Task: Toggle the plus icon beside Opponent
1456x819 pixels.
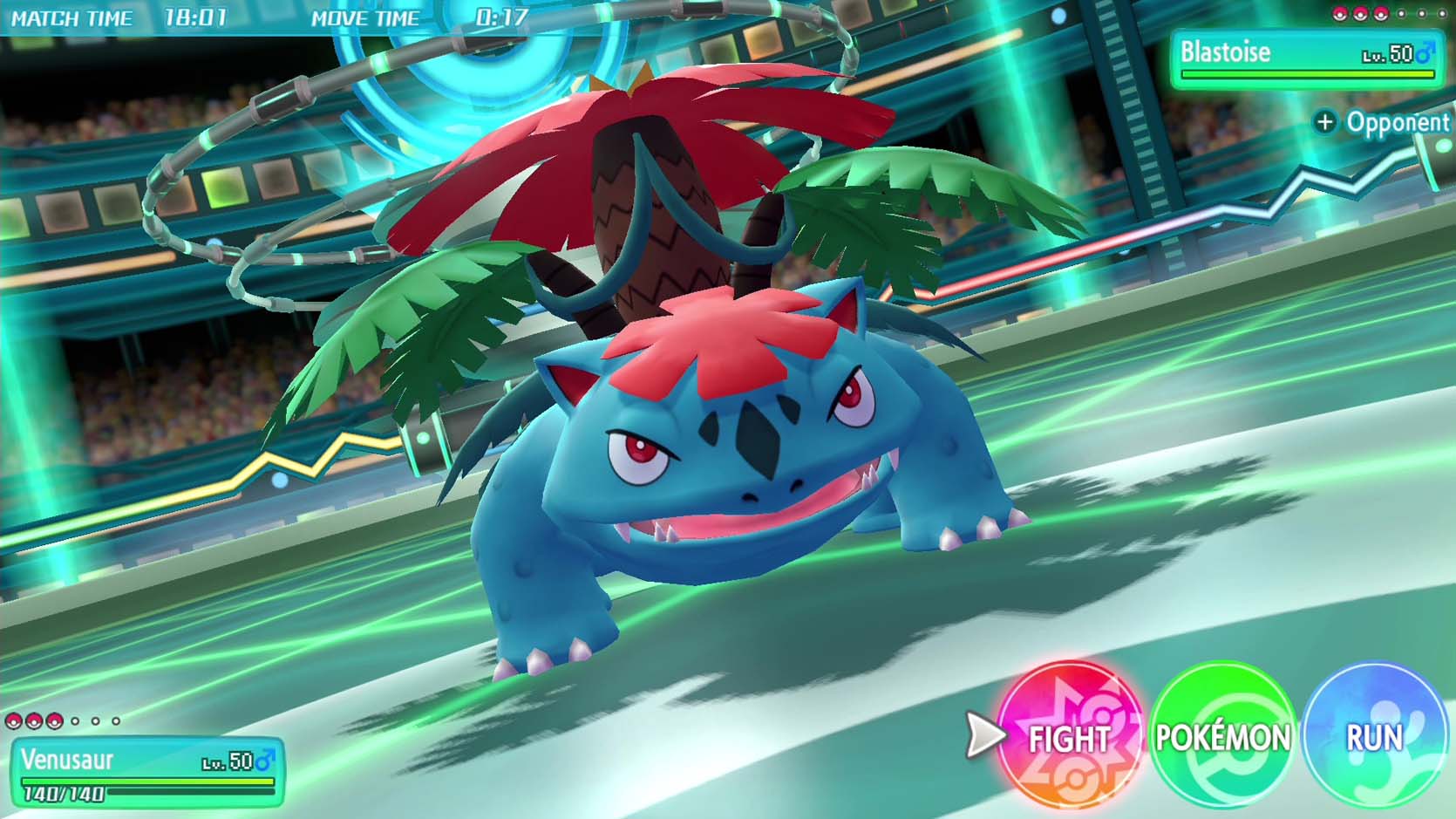Action: click(1325, 122)
